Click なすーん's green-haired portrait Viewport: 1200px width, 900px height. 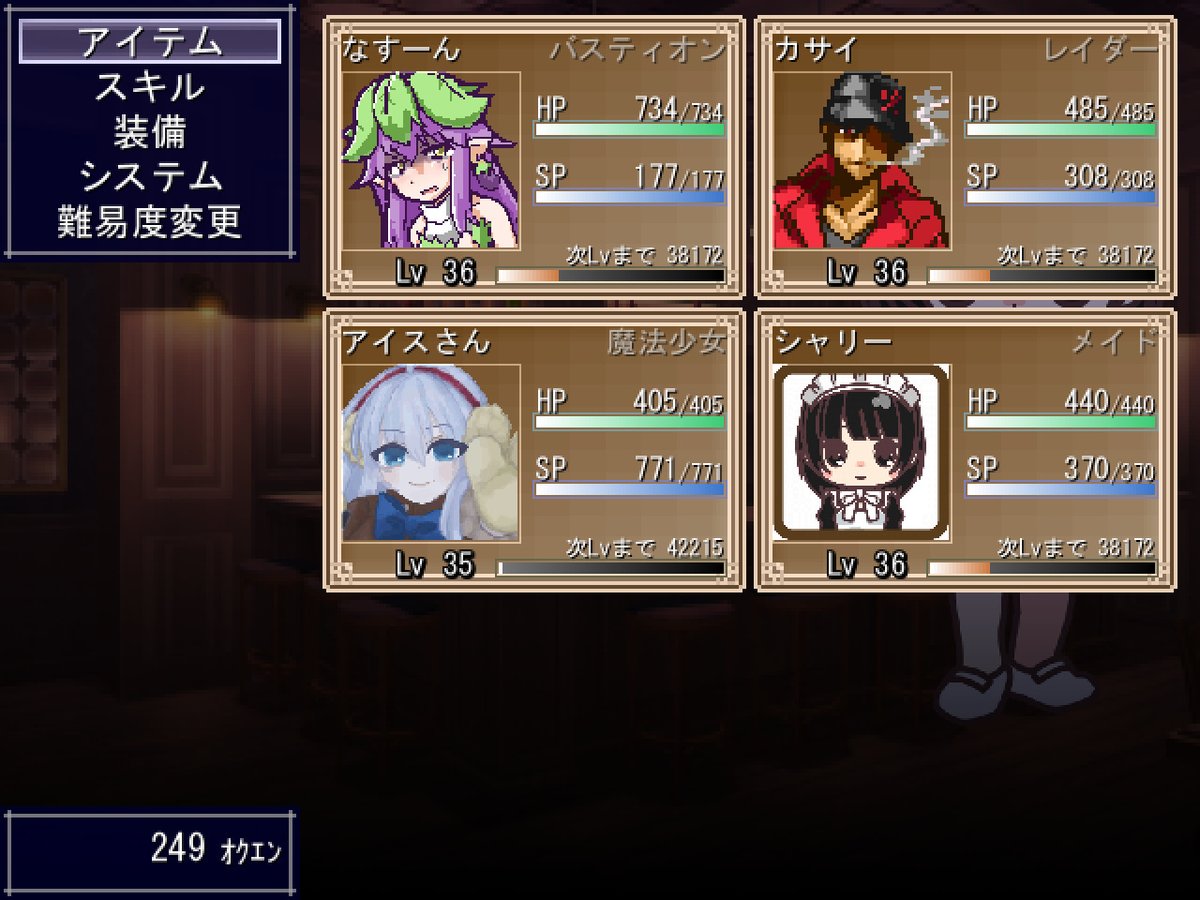(431, 160)
